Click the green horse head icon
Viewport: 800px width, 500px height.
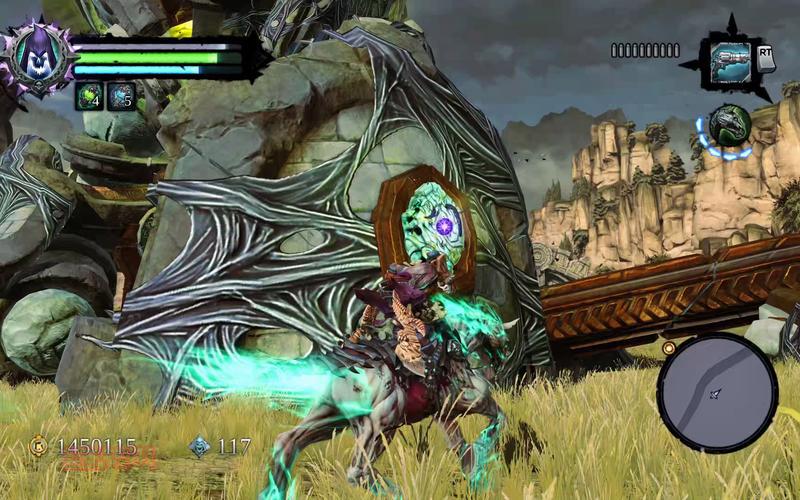coord(730,127)
